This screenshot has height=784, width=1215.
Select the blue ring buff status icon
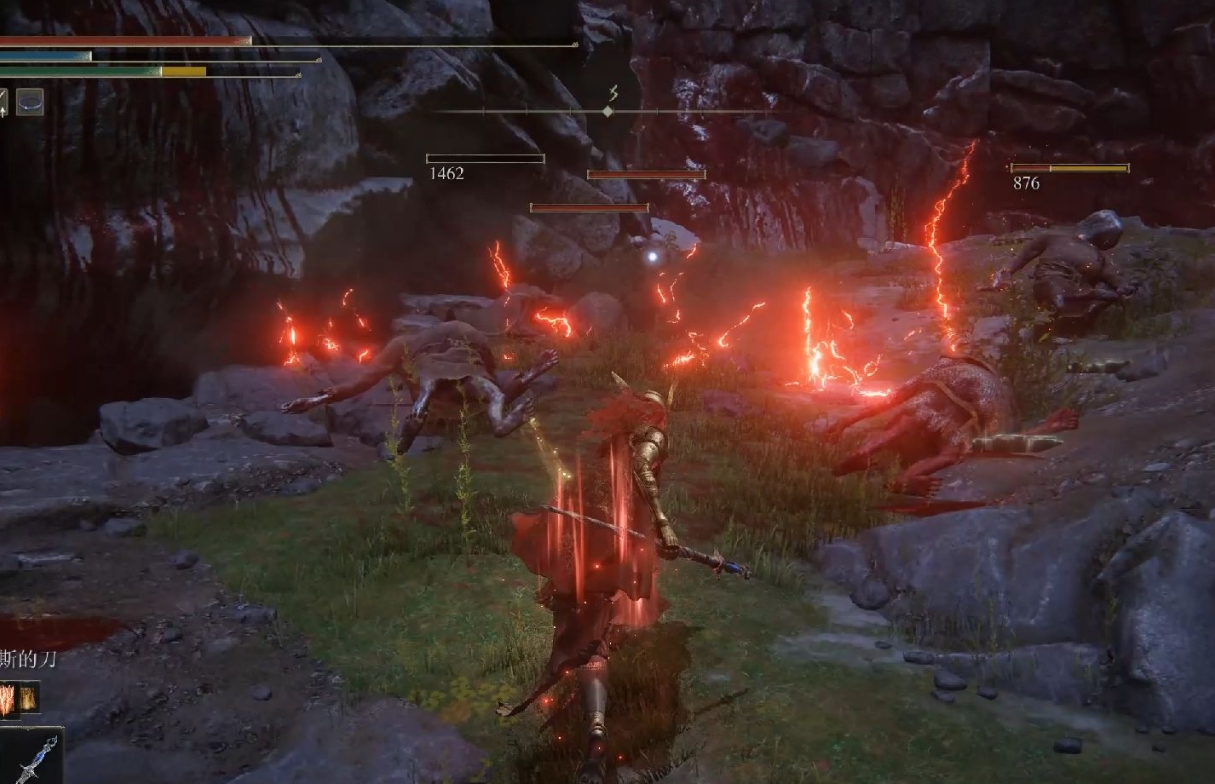click(30, 102)
